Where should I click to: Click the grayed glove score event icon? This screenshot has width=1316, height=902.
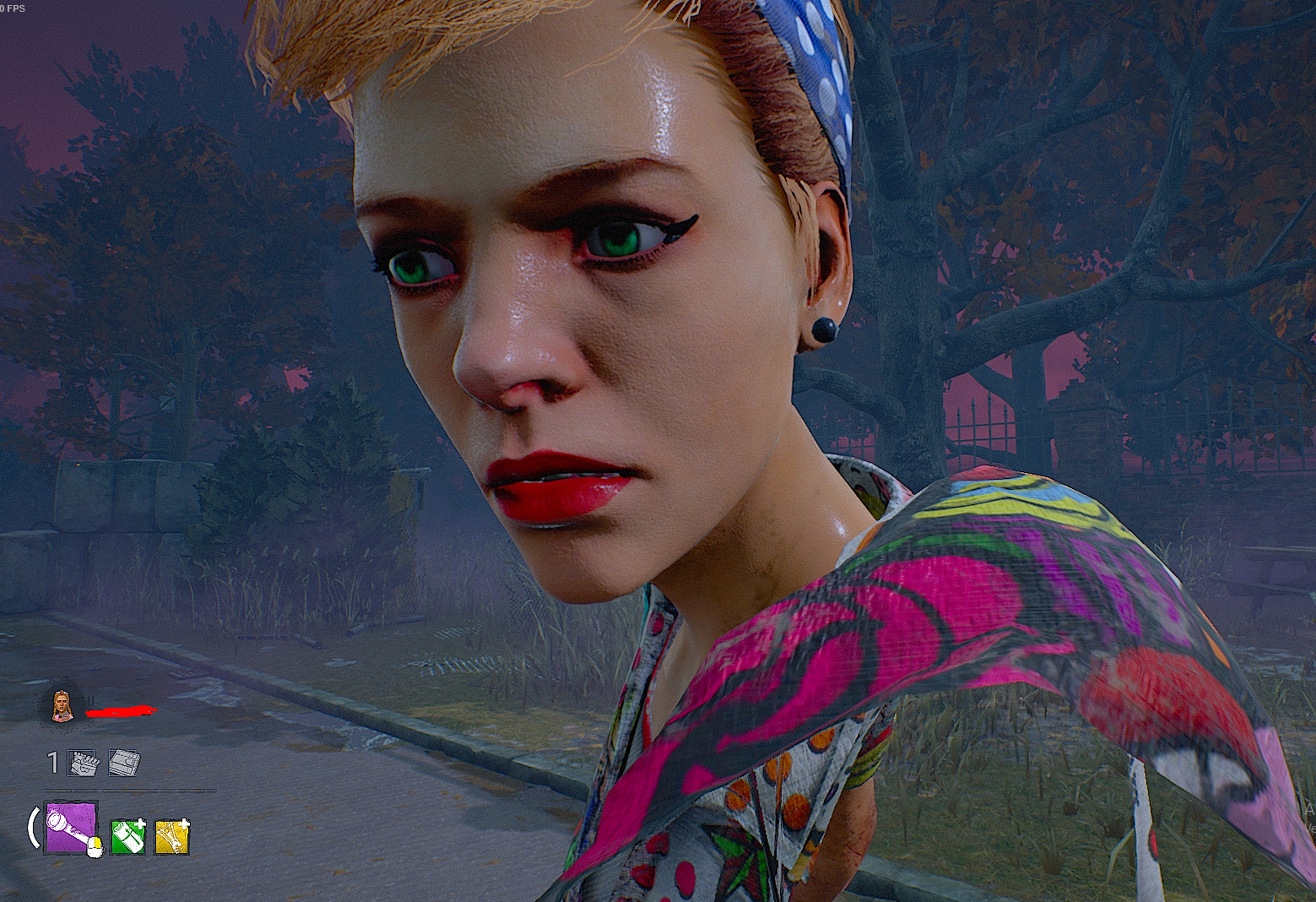(81, 761)
